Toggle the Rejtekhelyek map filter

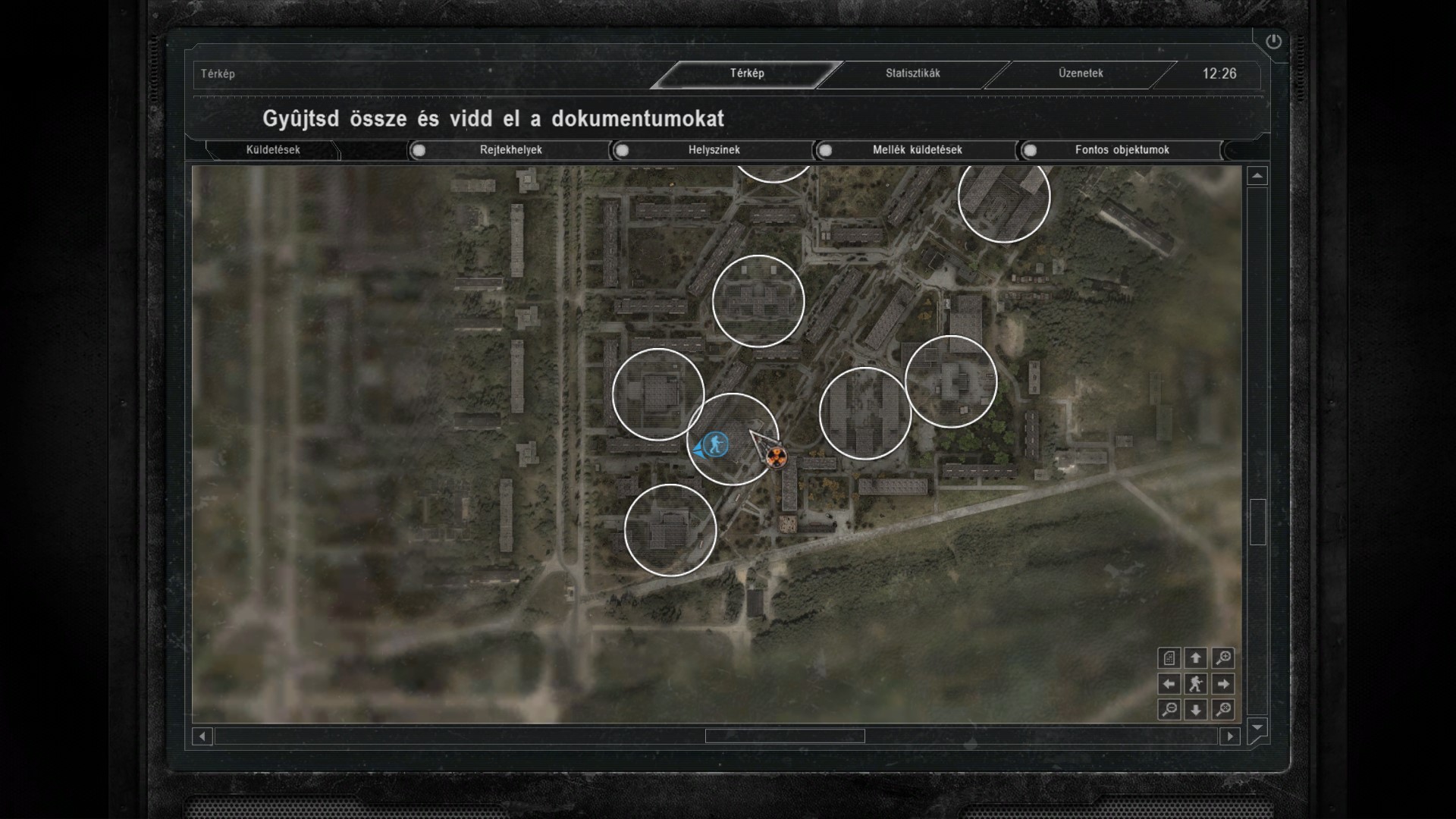point(419,150)
